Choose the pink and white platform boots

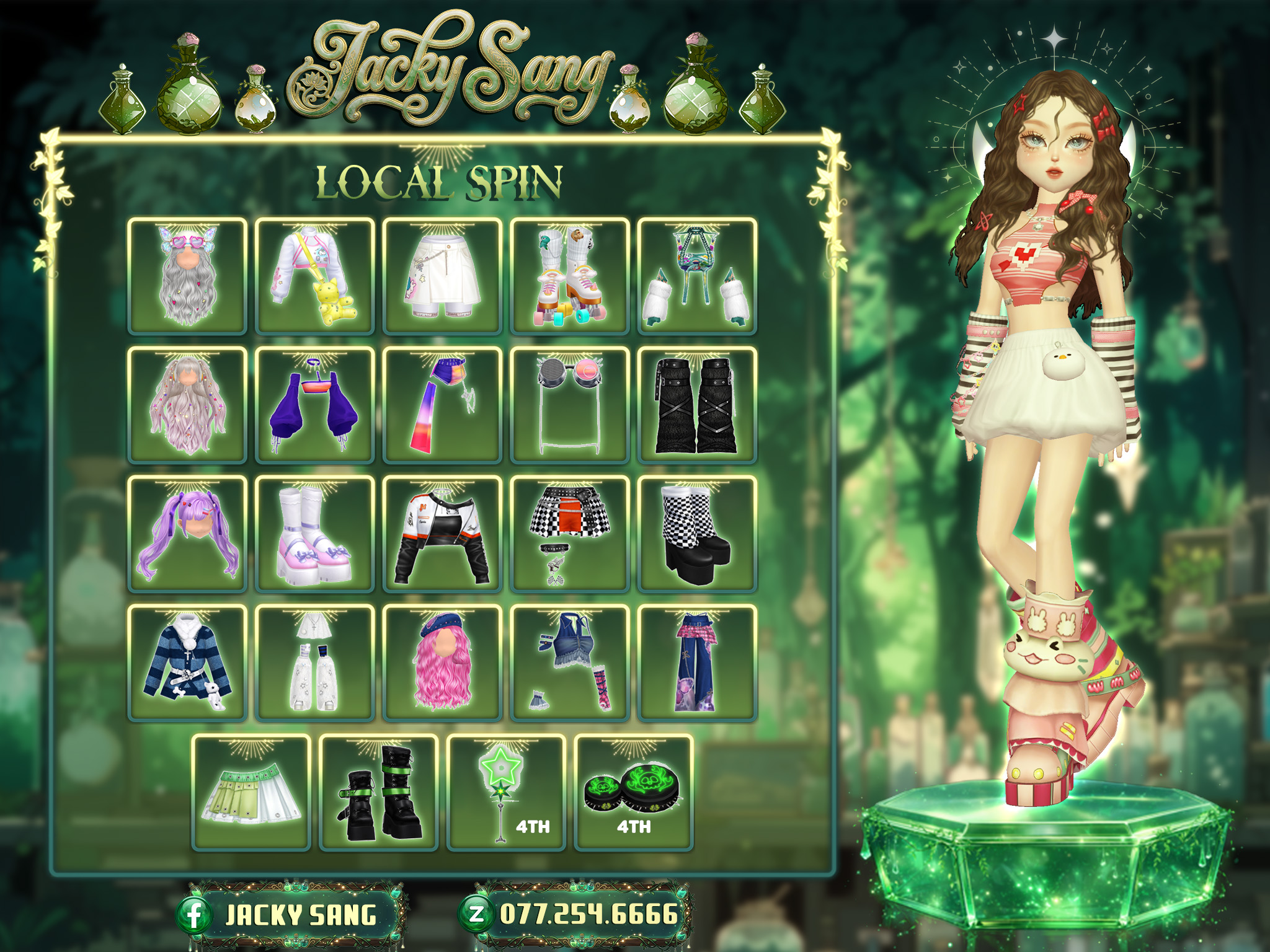click(x=315, y=534)
